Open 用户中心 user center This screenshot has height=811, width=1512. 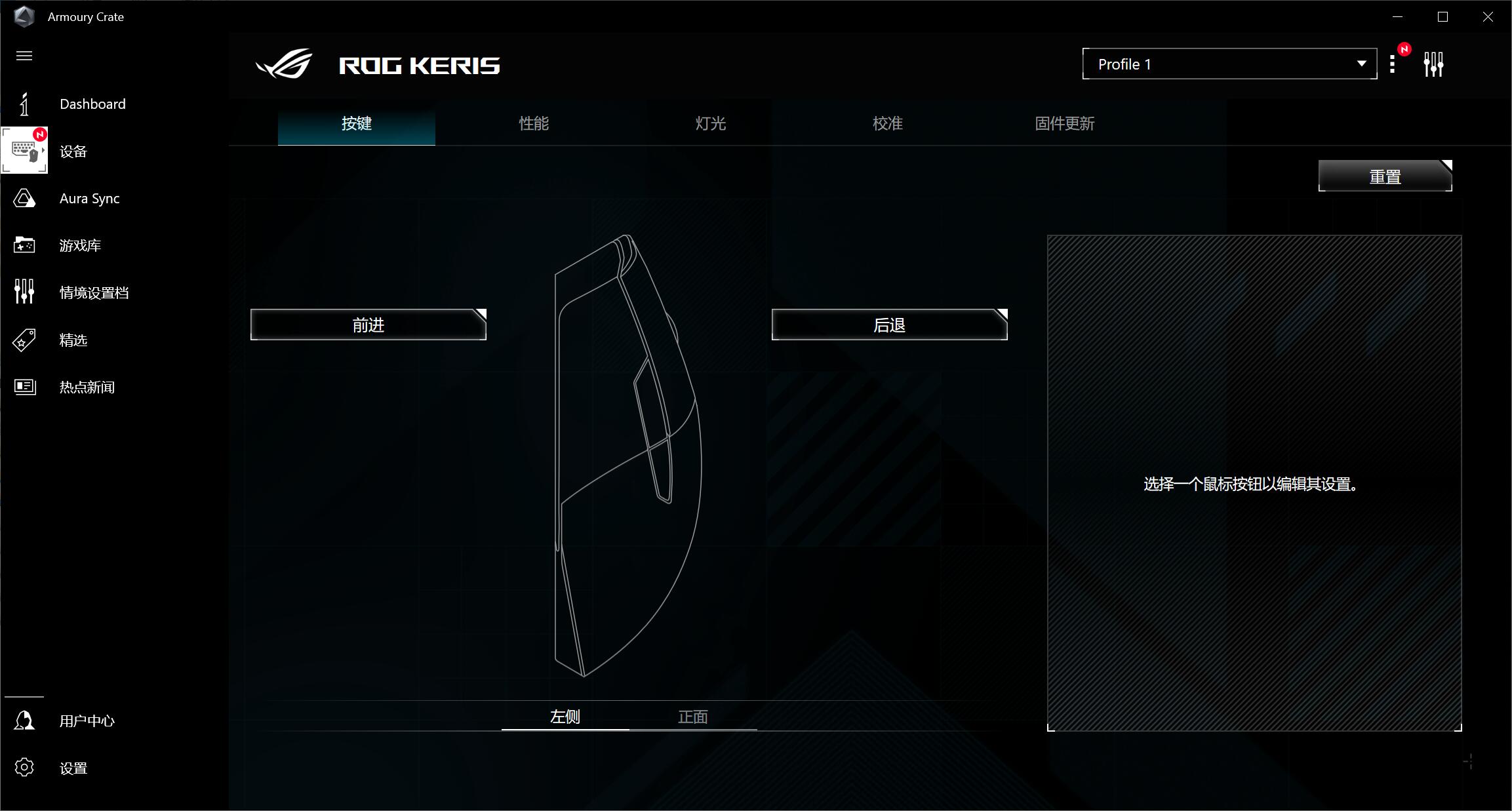click(87, 721)
